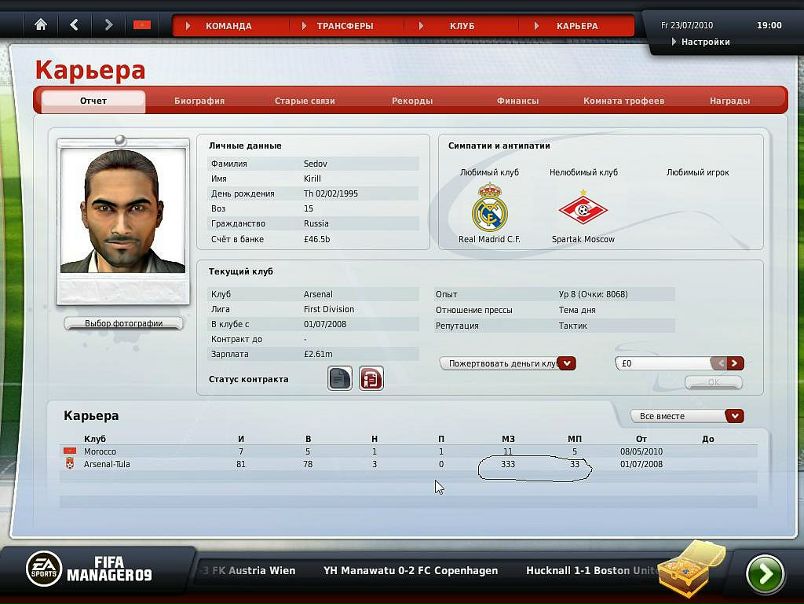Open the Клуб menu
The width and height of the screenshot is (804, 604).
coord(461,26)
